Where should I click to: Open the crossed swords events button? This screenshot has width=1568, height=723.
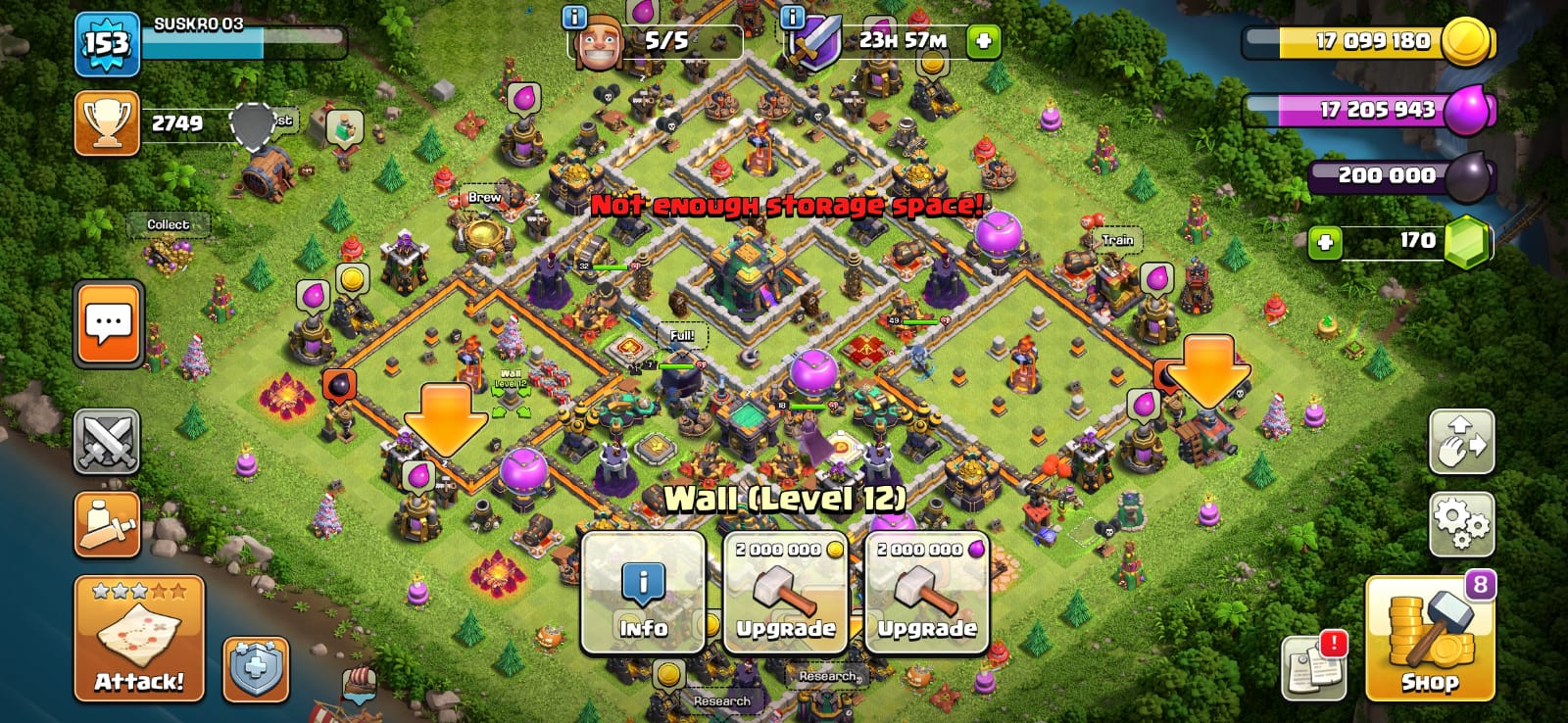(107, 442)
